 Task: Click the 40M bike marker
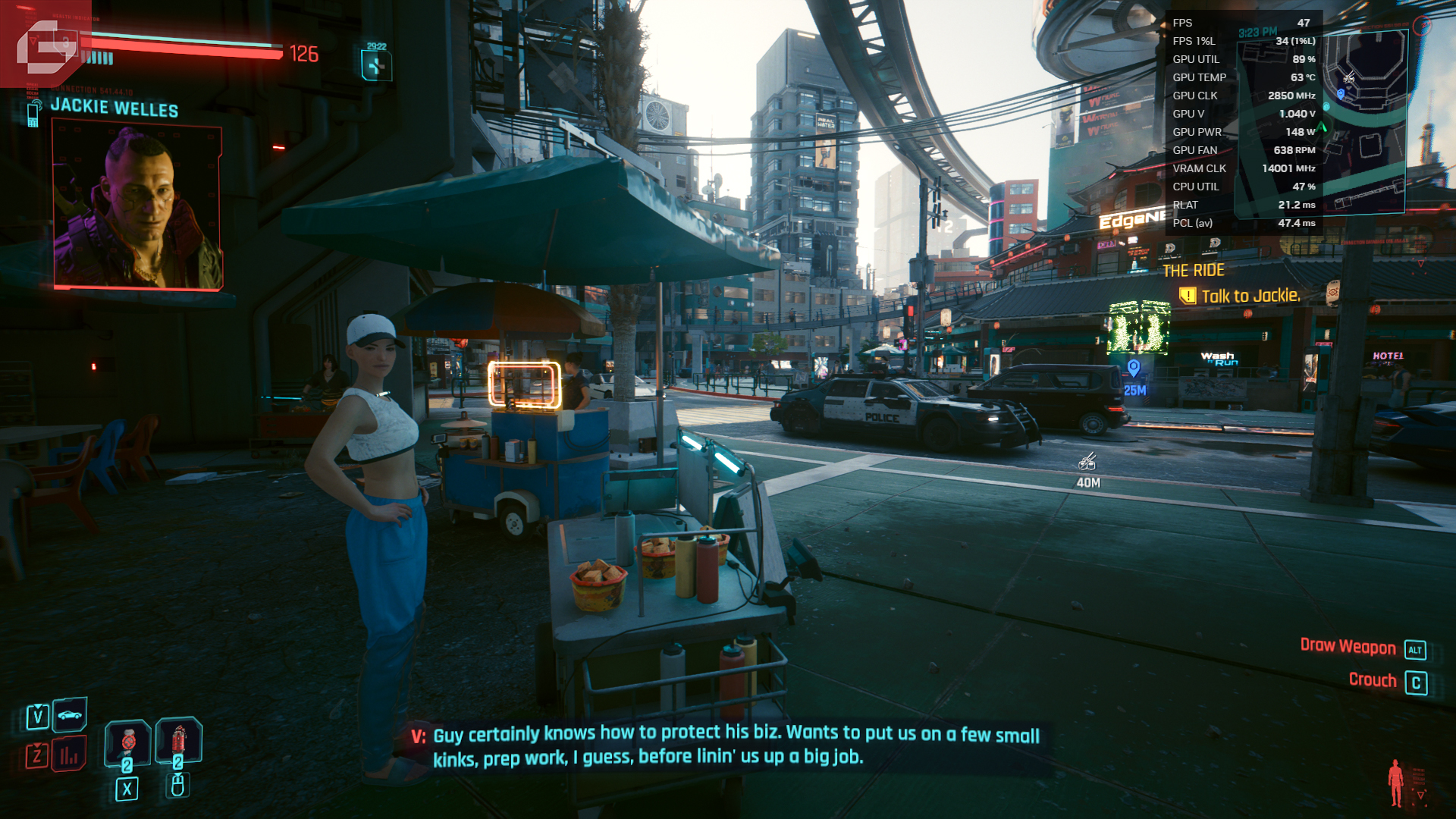[1087, 462]
